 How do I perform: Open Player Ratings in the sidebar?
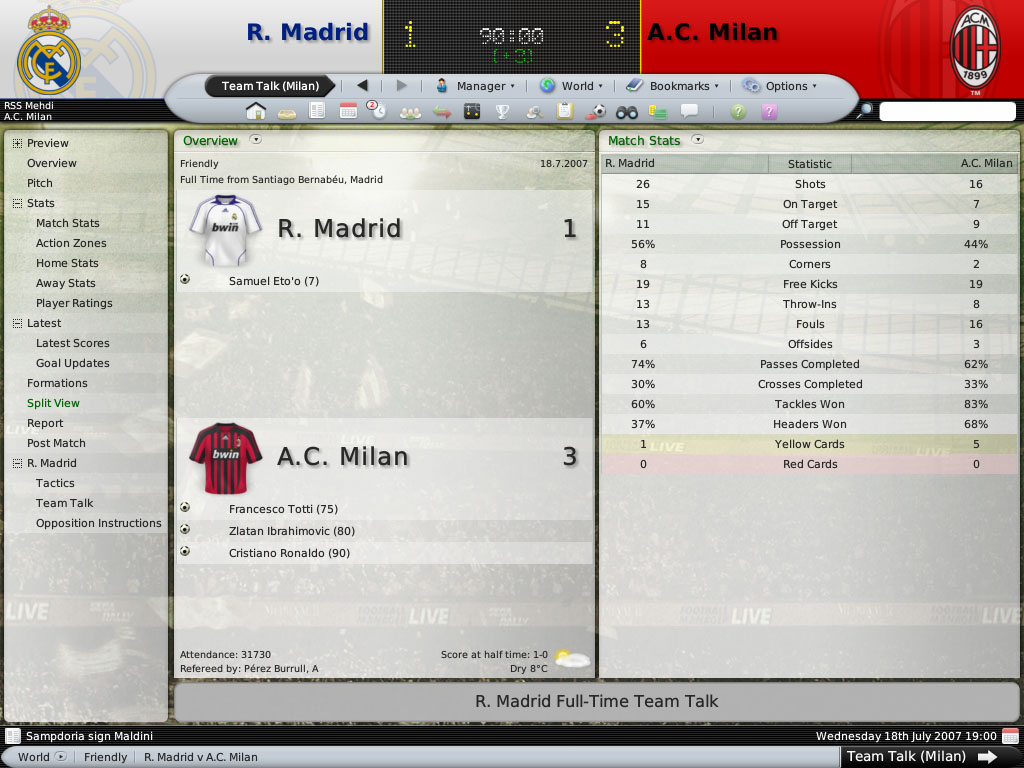(74, 303)
